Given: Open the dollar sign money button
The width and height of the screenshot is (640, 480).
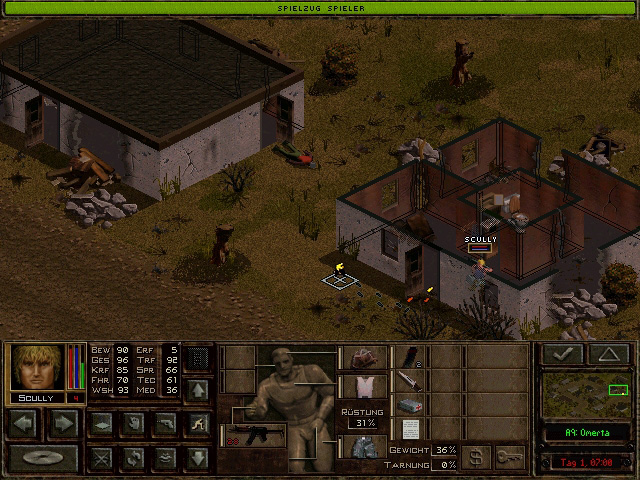Looking at the screenshot, I should click(476, 456).
